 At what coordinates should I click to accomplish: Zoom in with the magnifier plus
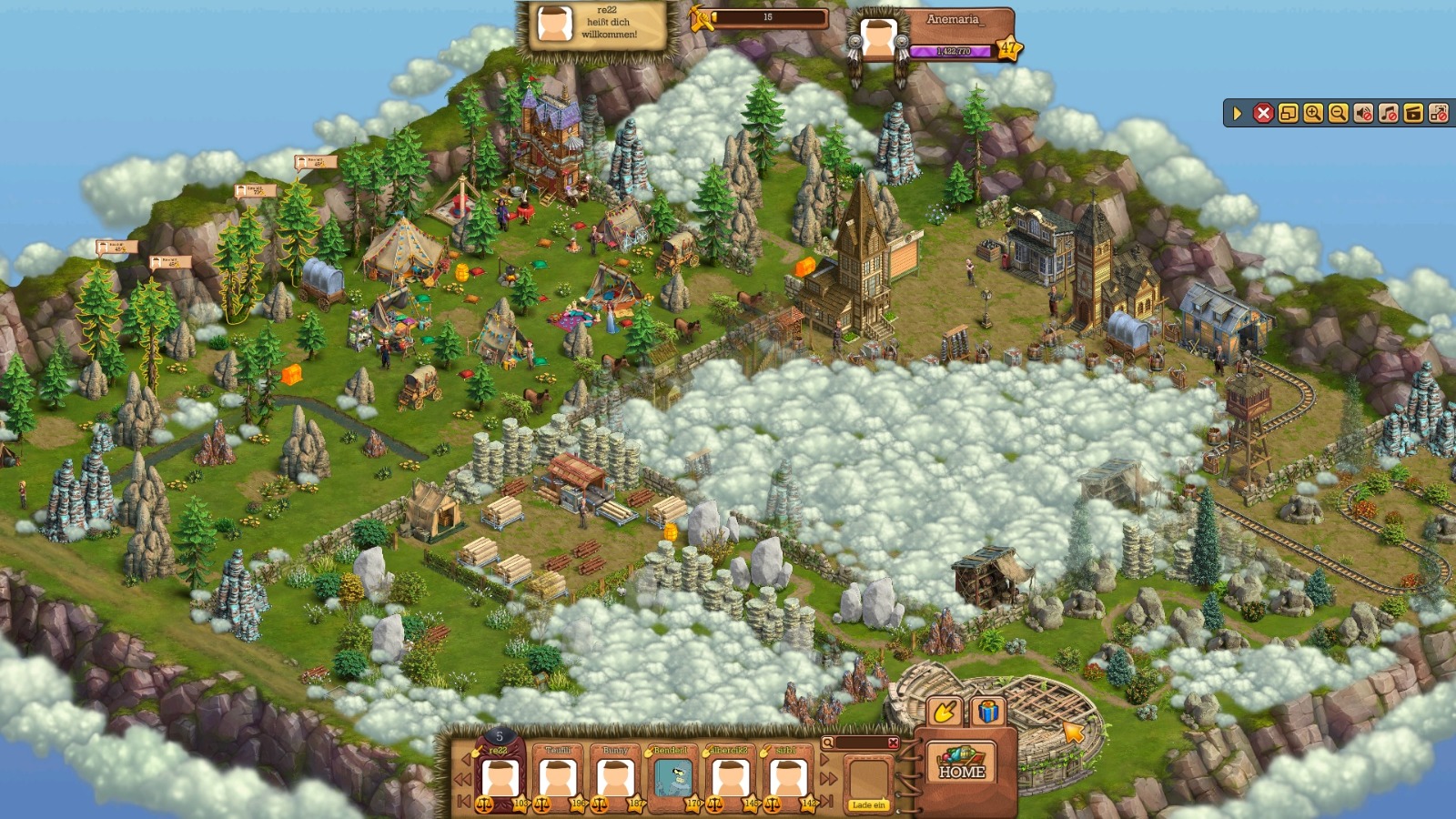[1313, 113]
